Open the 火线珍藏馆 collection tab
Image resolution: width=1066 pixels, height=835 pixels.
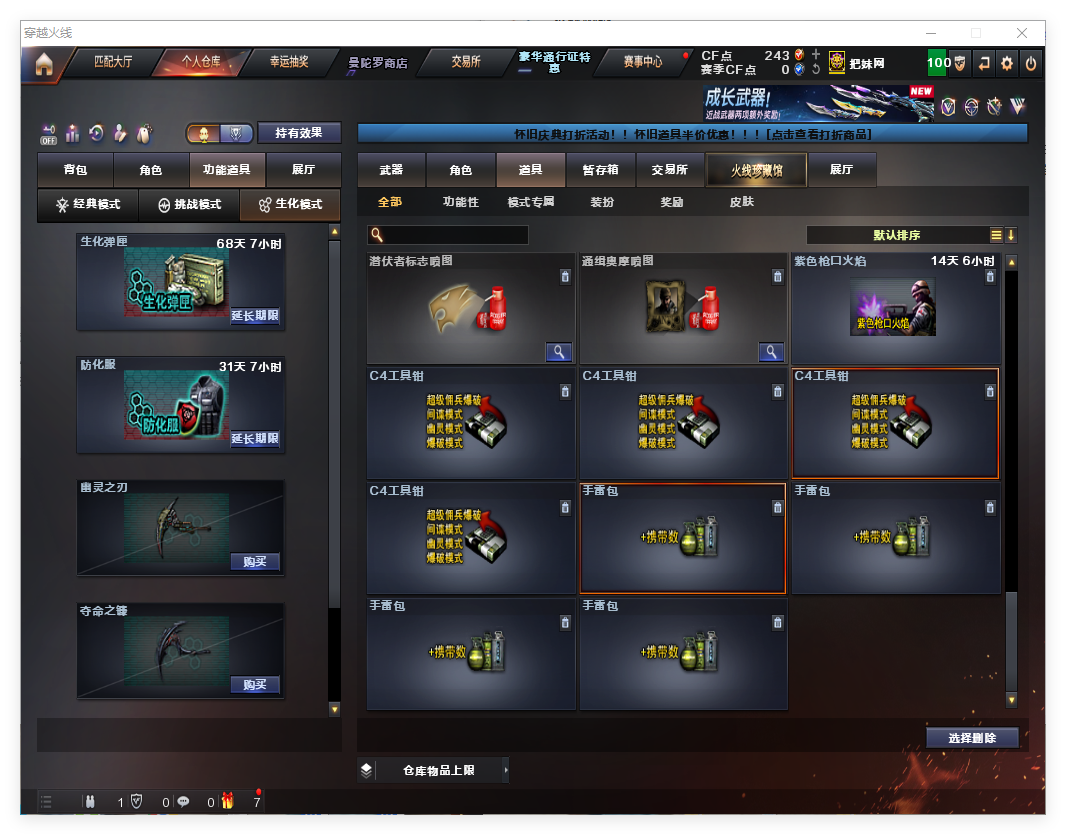pyautogui.click(x=756, y=171)
